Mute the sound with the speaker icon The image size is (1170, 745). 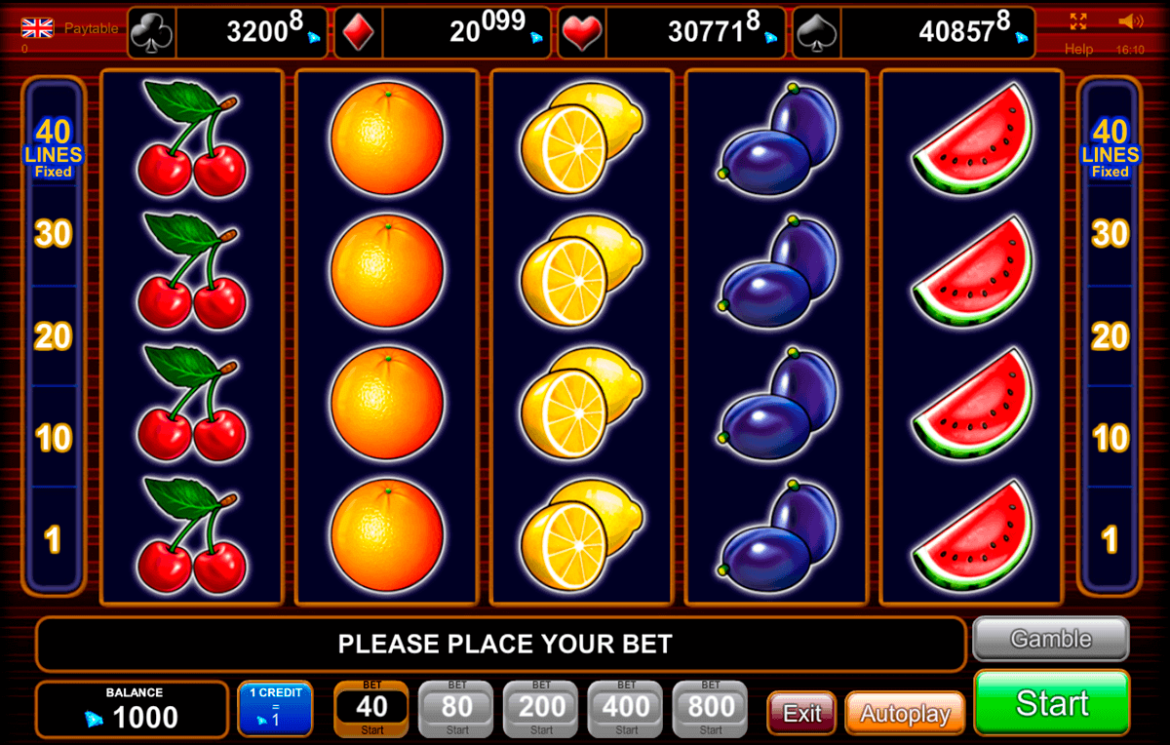[x=1130, y=22]
